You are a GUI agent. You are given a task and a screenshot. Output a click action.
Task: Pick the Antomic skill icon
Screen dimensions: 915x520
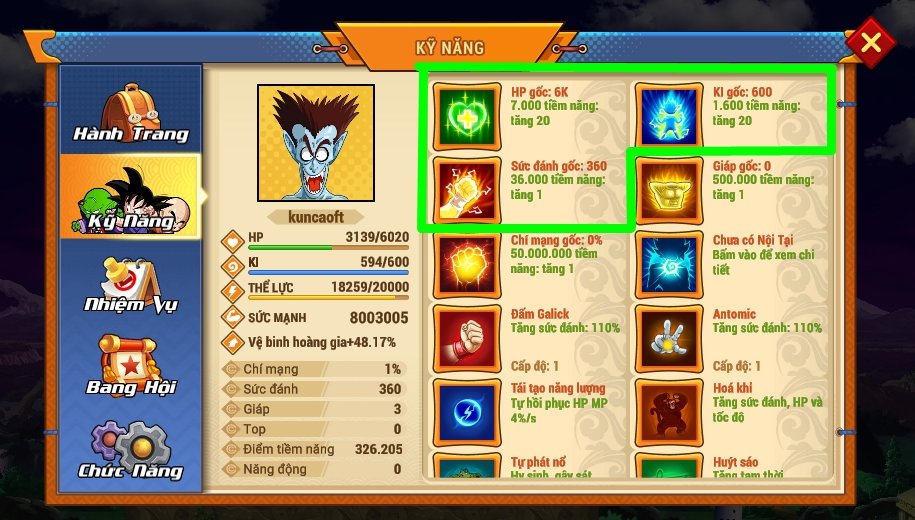click(x=668, y=338)
